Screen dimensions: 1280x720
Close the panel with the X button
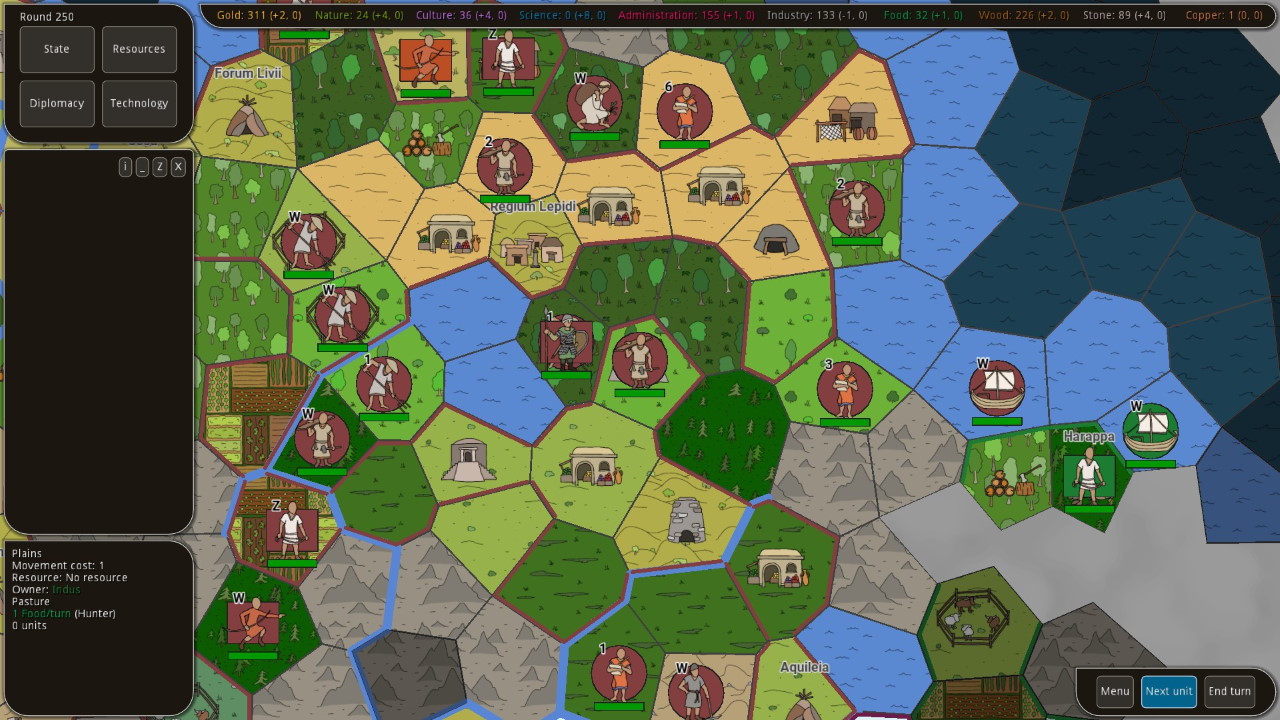178,167
